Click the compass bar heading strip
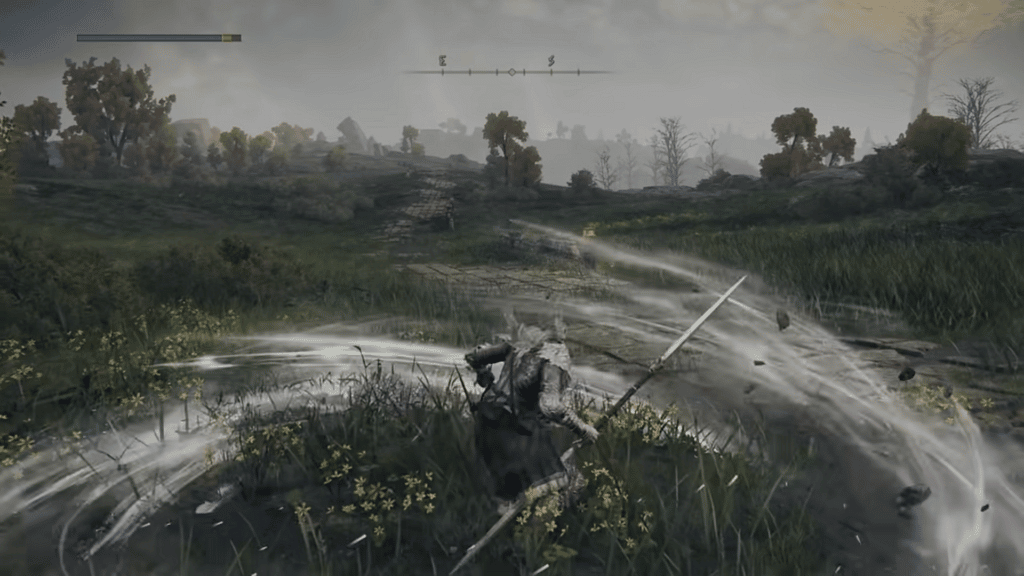This screenshot has height=576, width=1024. 509,71
